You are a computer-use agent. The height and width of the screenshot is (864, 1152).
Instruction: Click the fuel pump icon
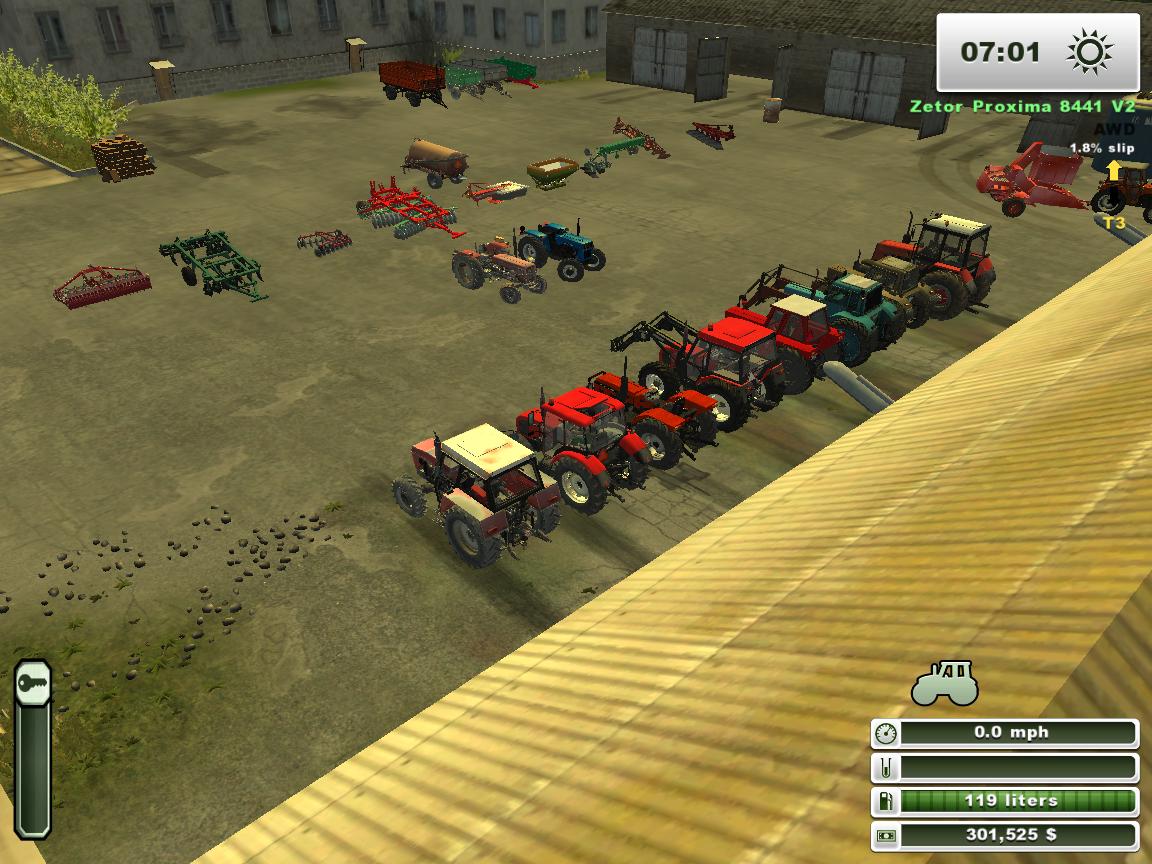(x=886, y=801)
